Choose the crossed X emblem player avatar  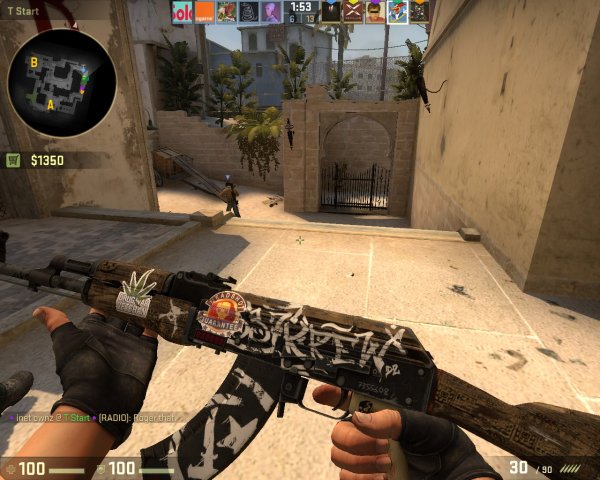(353, 11)
